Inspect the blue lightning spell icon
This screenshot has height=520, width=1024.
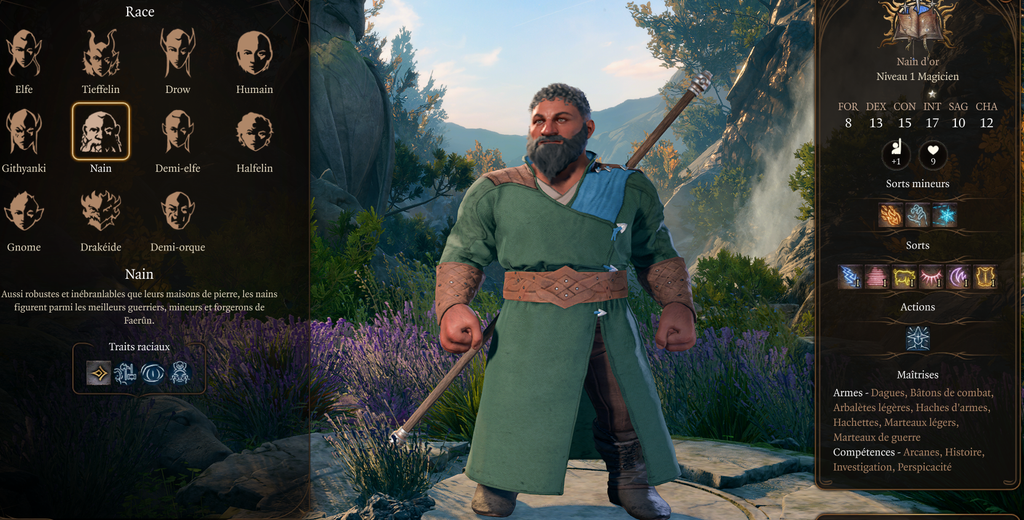(x=850, y=276)
